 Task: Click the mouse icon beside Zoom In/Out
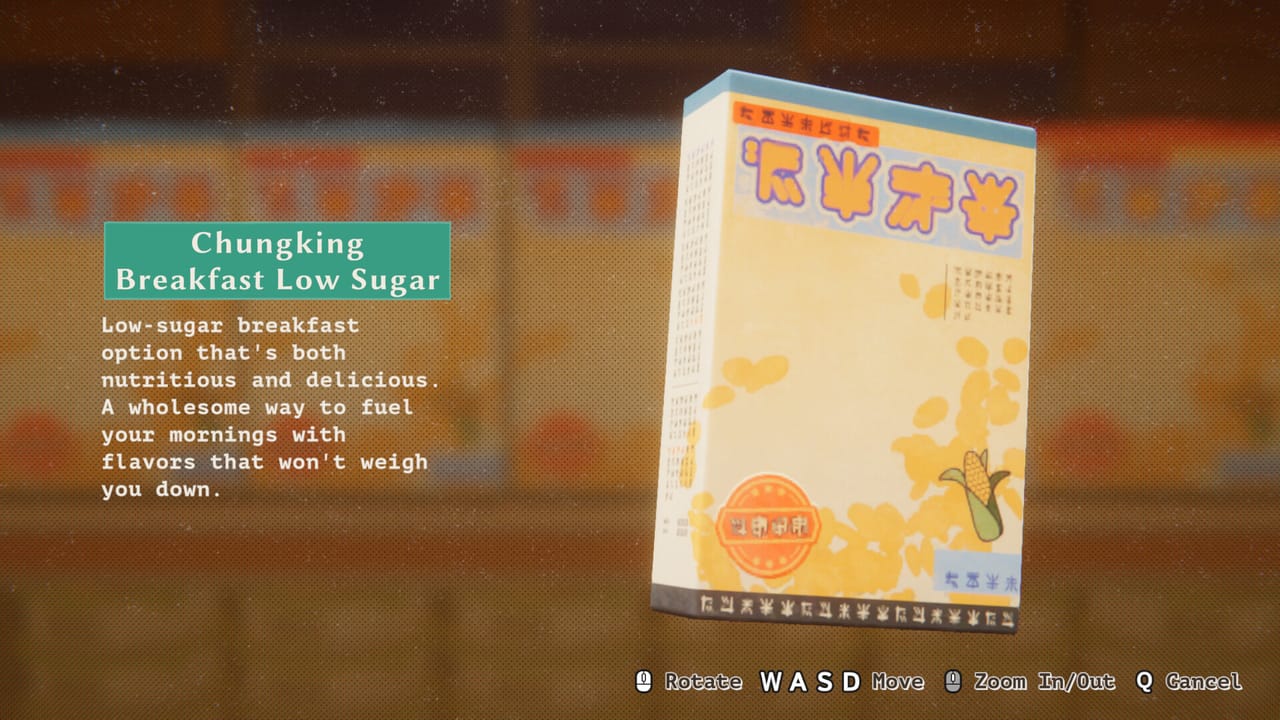[955, 681]
